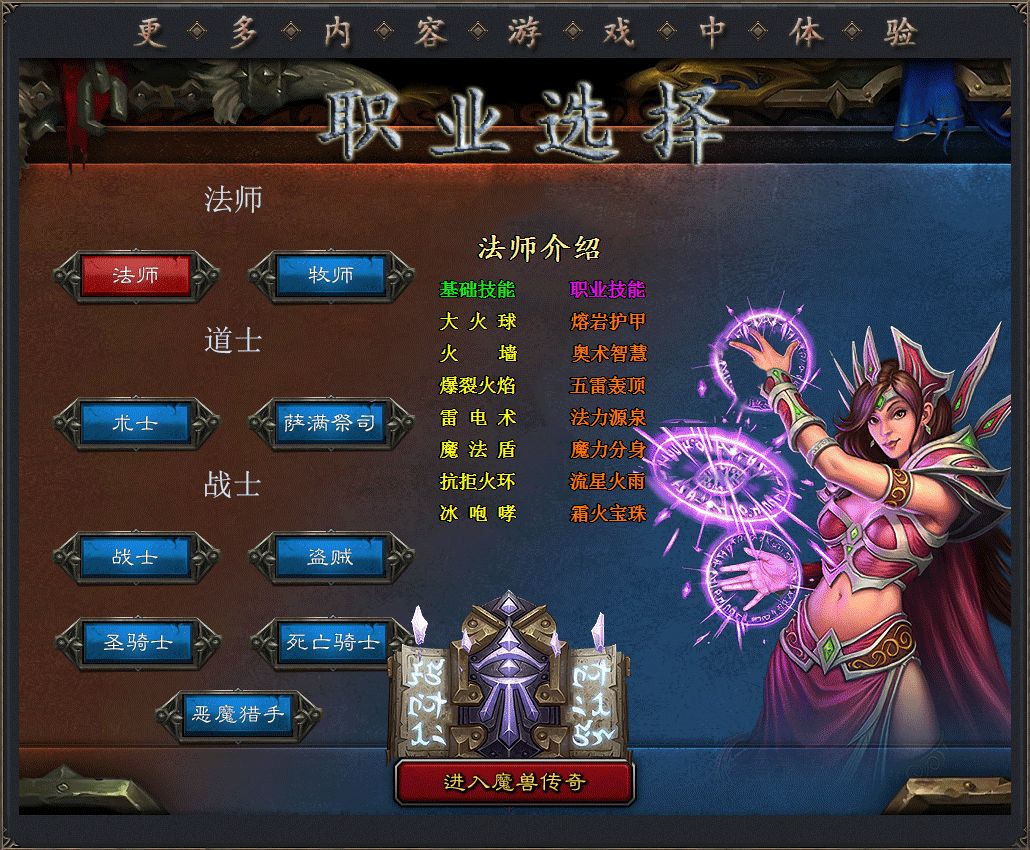Viewport: 1030px width, 850px height.
Task: Pick the 术士 class button
Action: pos(136,423)
